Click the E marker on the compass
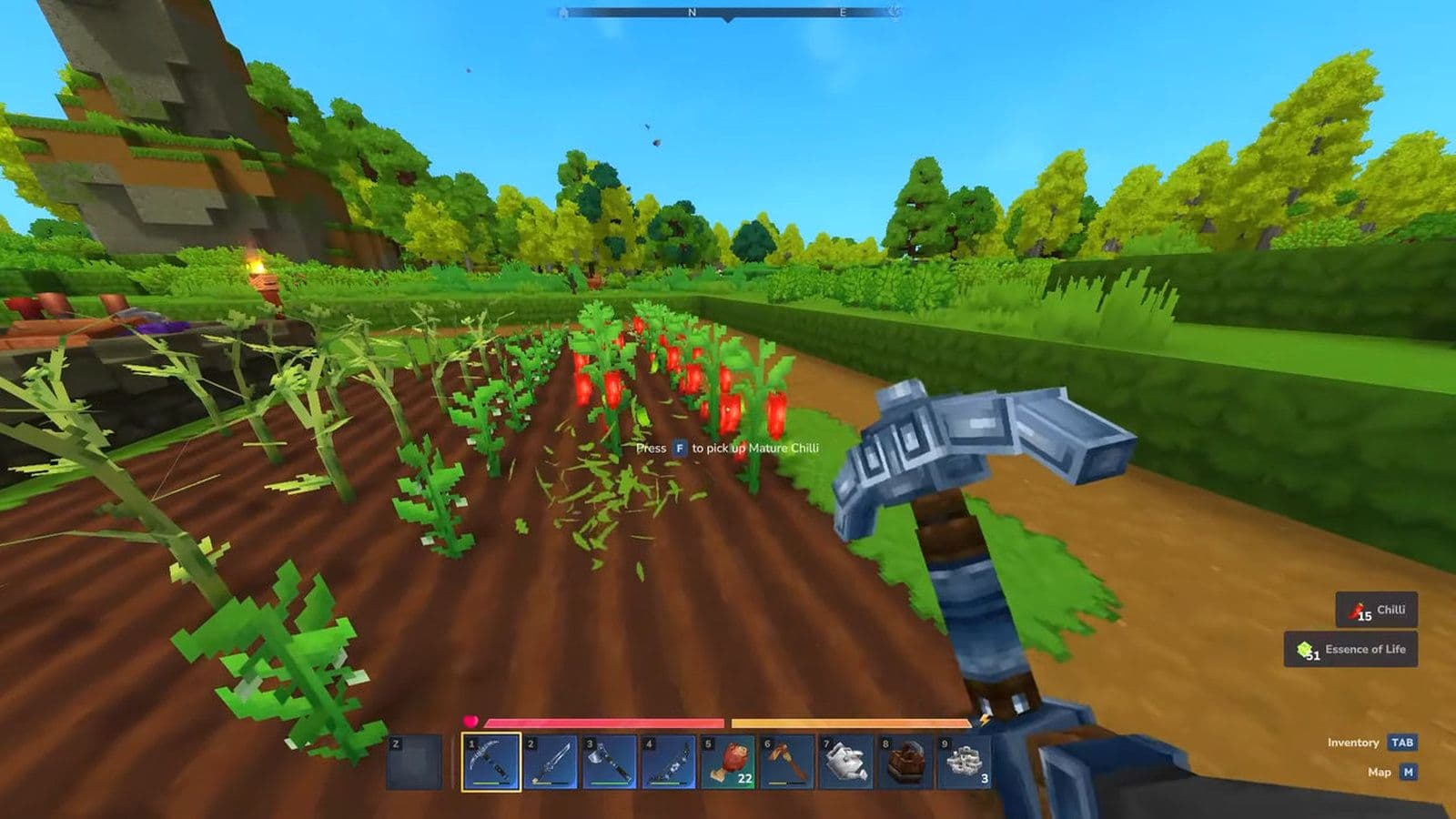Viewport: 1456px width, 819px height. point(842,13)
